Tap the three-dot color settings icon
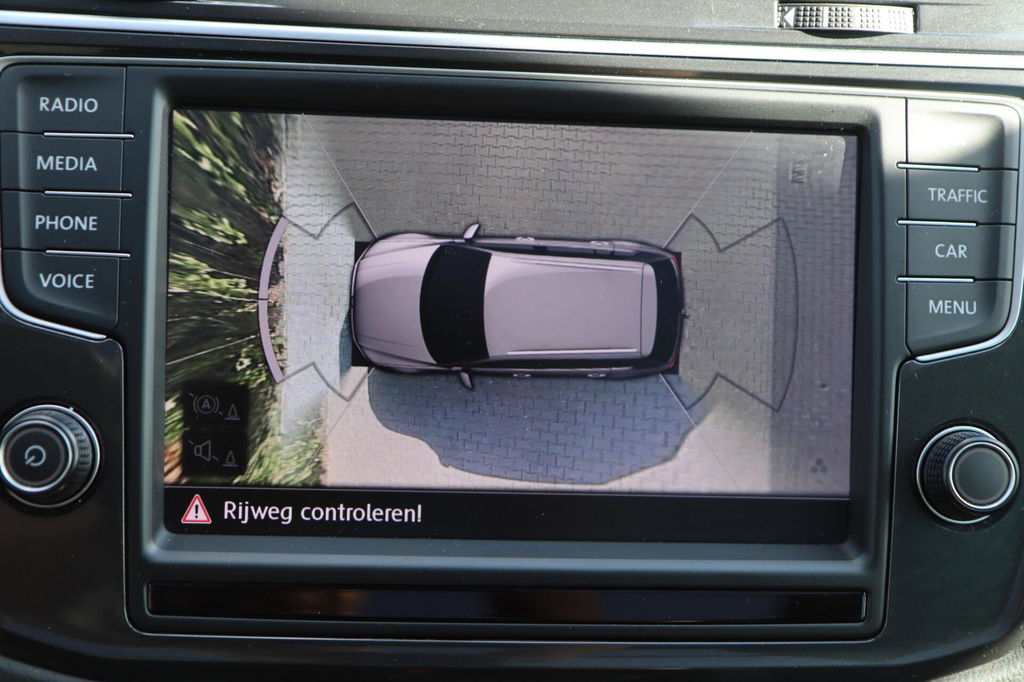 coord(816,466)
